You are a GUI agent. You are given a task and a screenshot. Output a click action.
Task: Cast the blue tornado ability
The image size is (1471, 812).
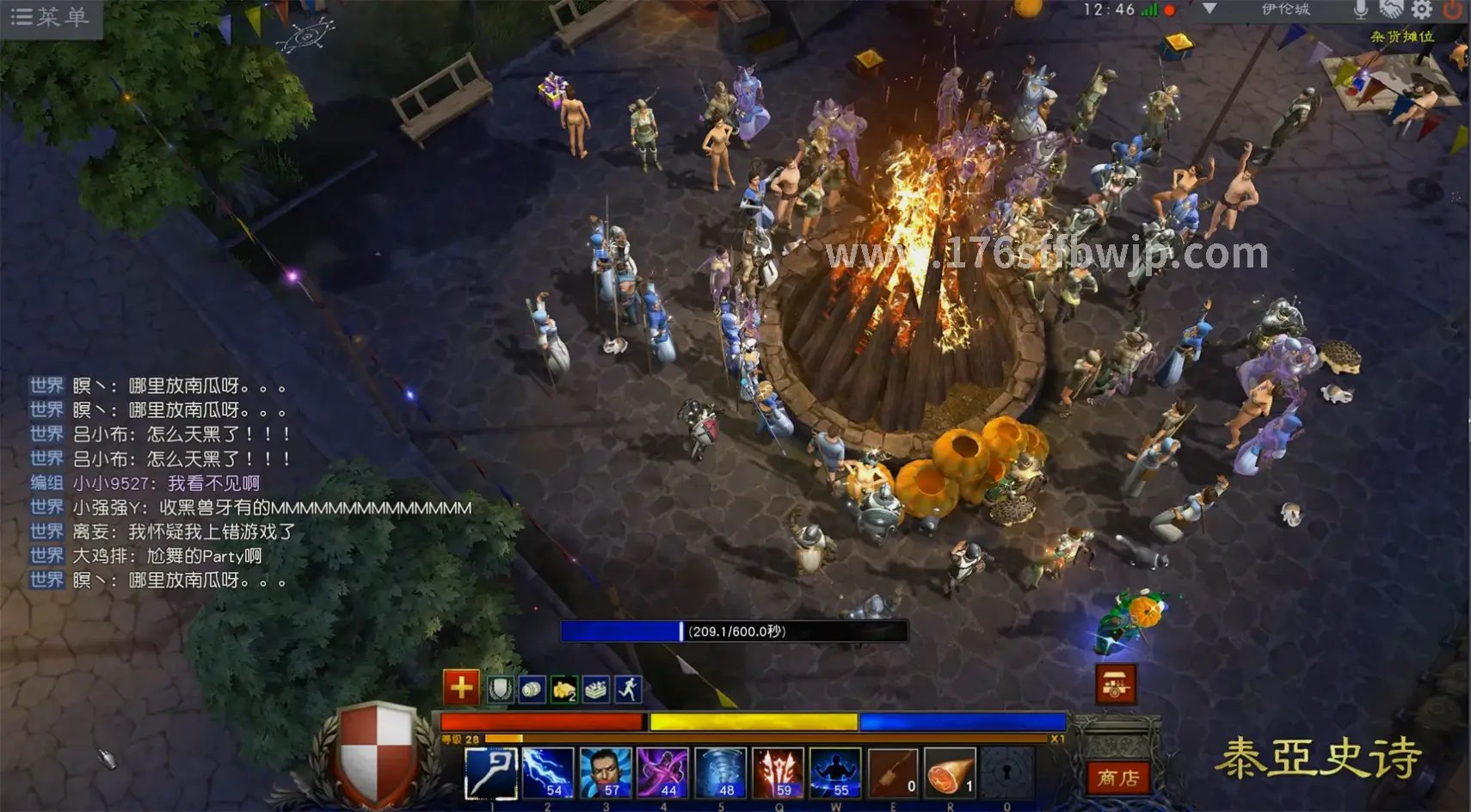[720, 772]
